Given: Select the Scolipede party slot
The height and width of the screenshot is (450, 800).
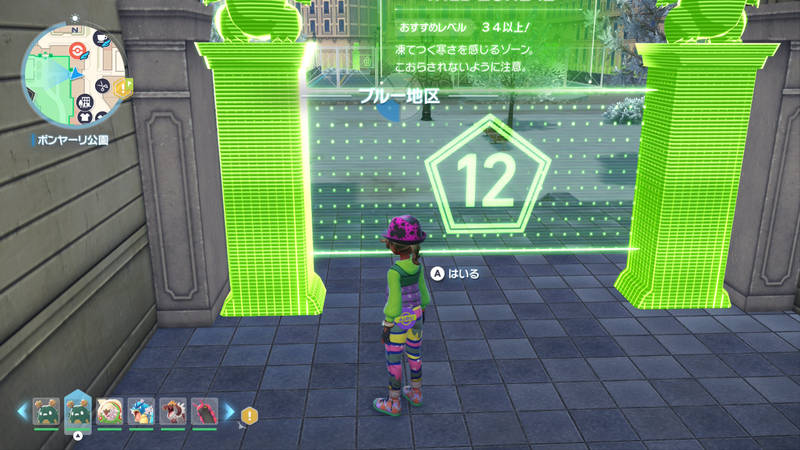Looking at the screenshot, I should tap(204, 411).
